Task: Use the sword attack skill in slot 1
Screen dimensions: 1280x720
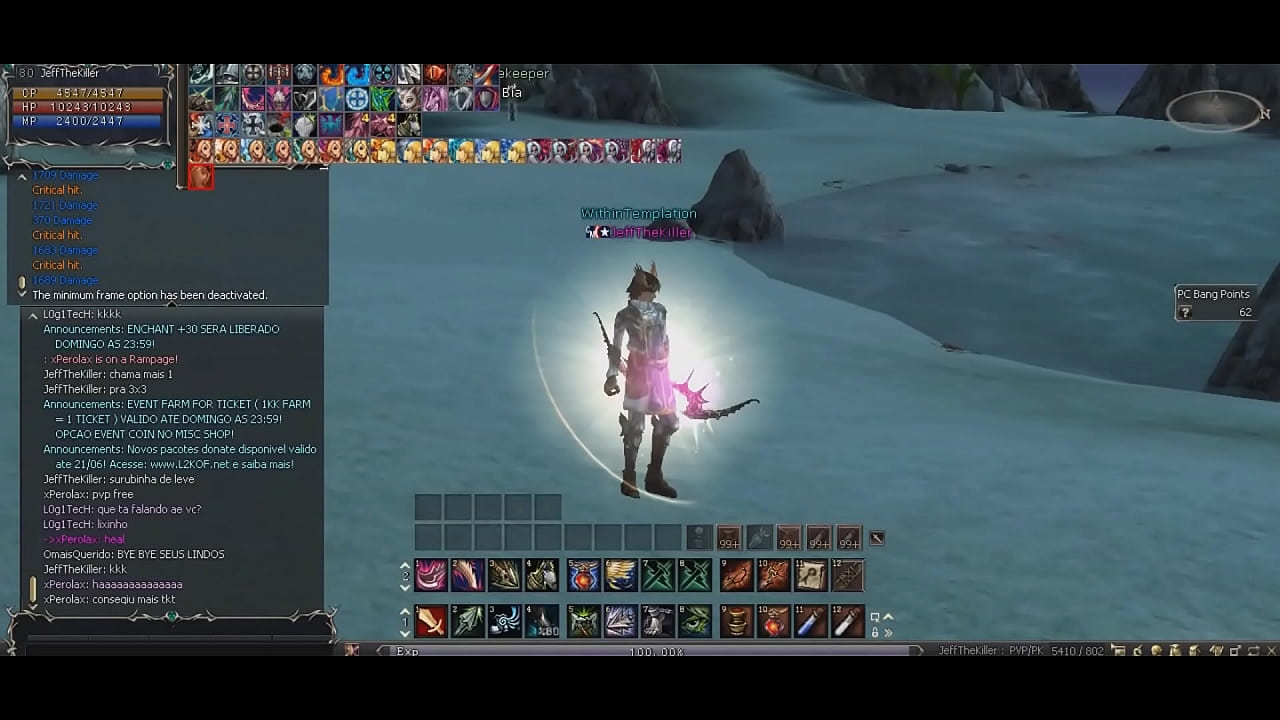Action: pyautogui.click(x=431, y=621)
